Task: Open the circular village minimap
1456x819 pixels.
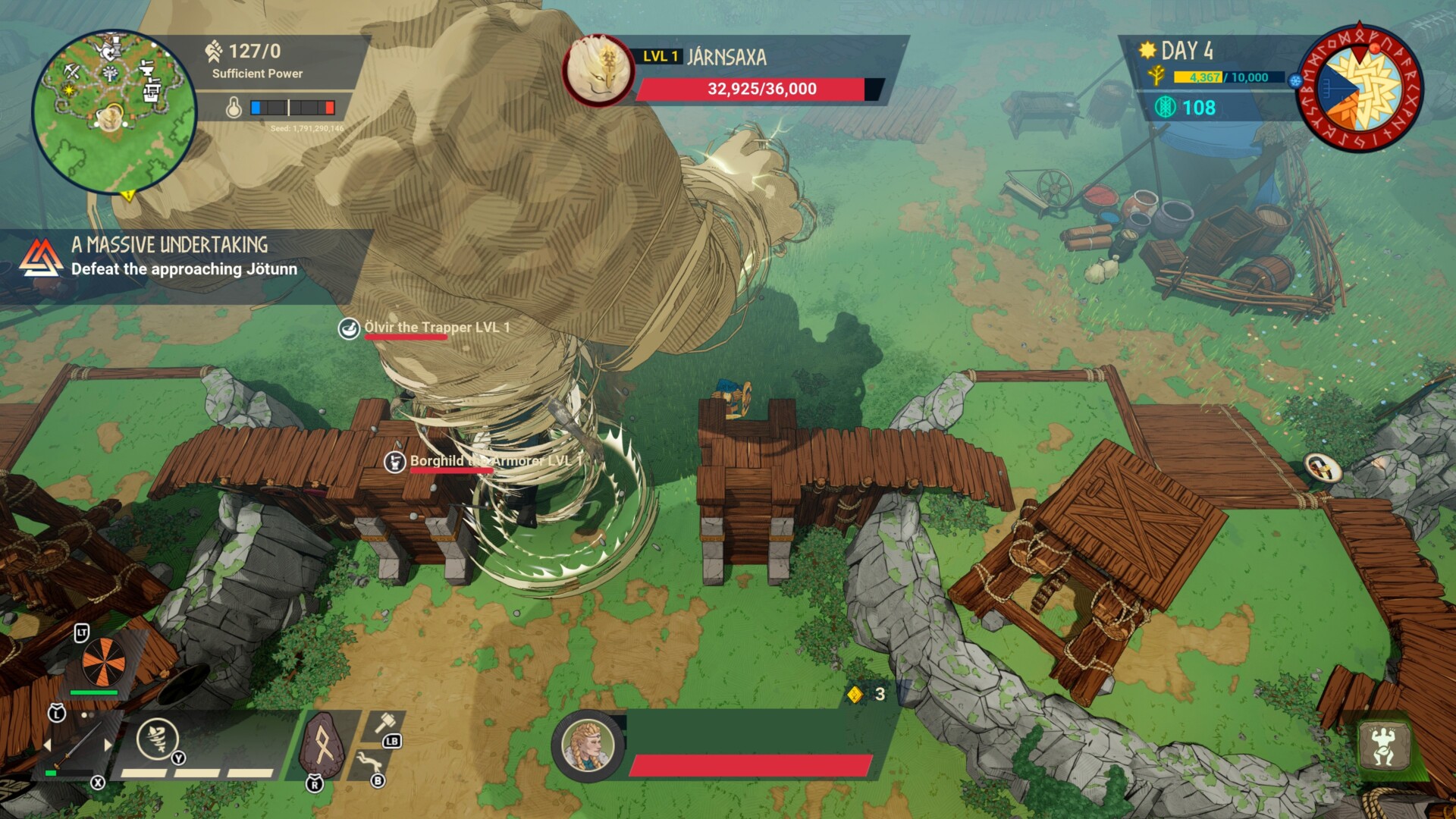Action: coord(114,111)
